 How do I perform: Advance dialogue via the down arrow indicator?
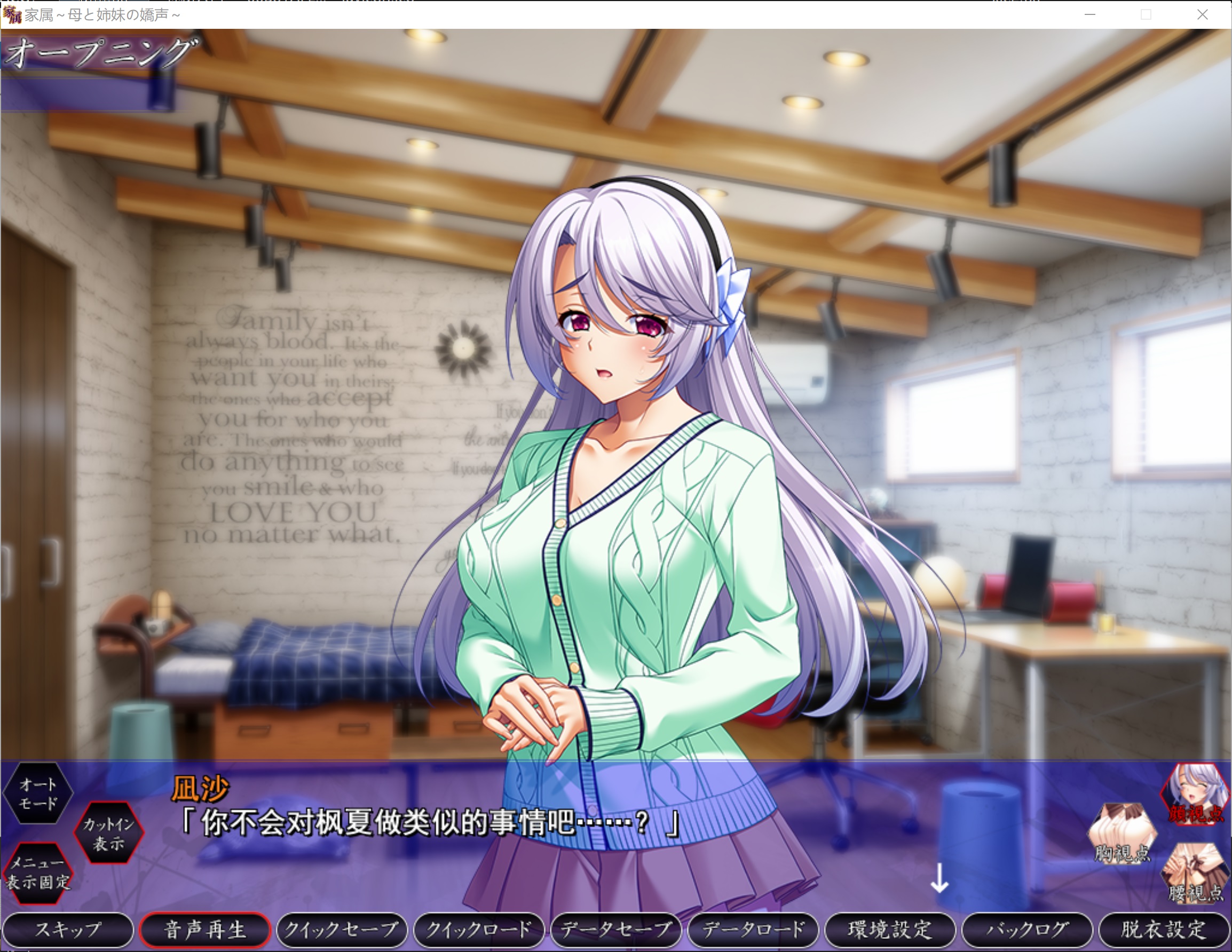(x=939, y=878)
